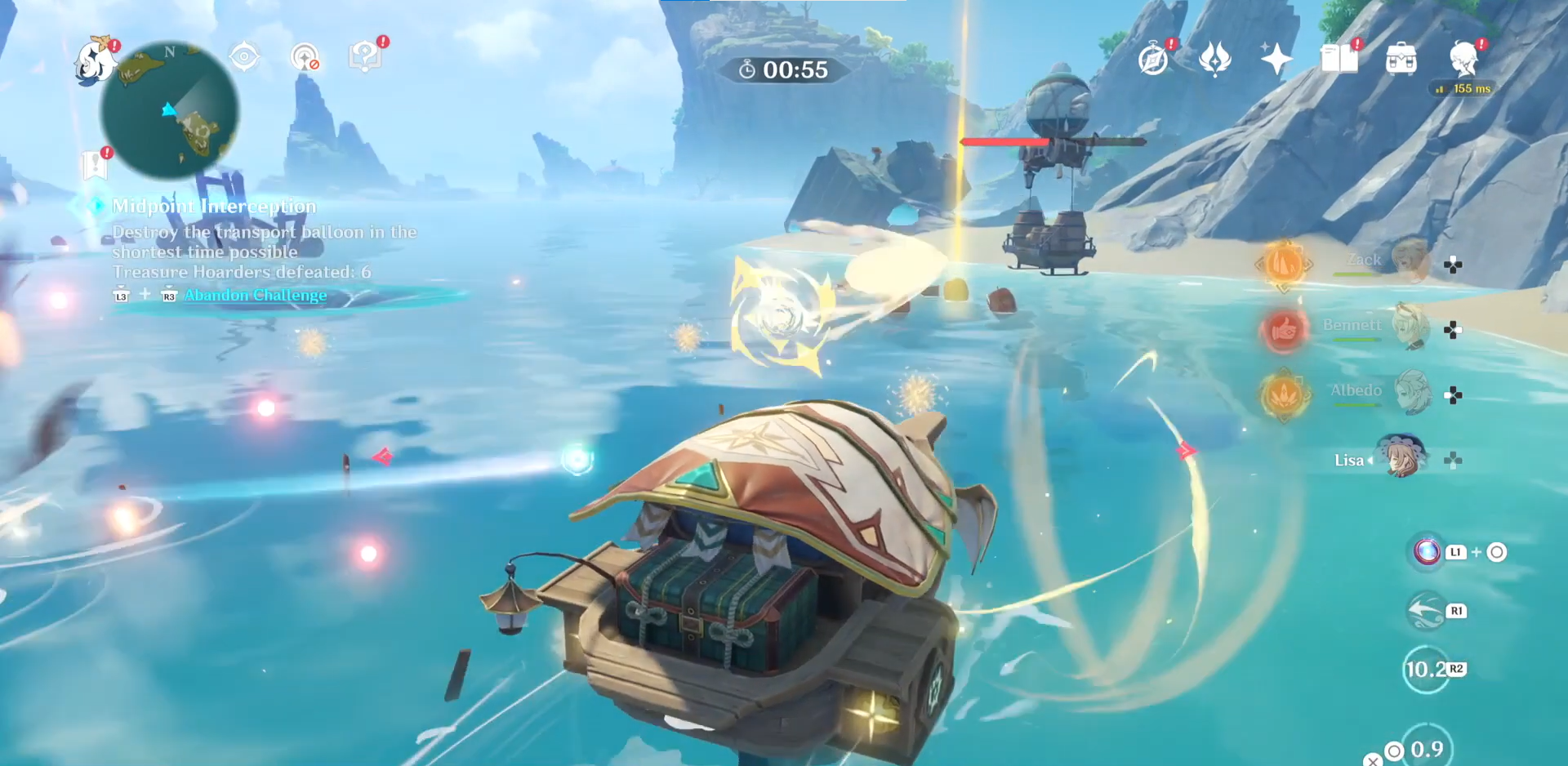The image size is (1568, 766).
Task: Open the quest bookmark icon beside minimap
Action: click(95, 165)
